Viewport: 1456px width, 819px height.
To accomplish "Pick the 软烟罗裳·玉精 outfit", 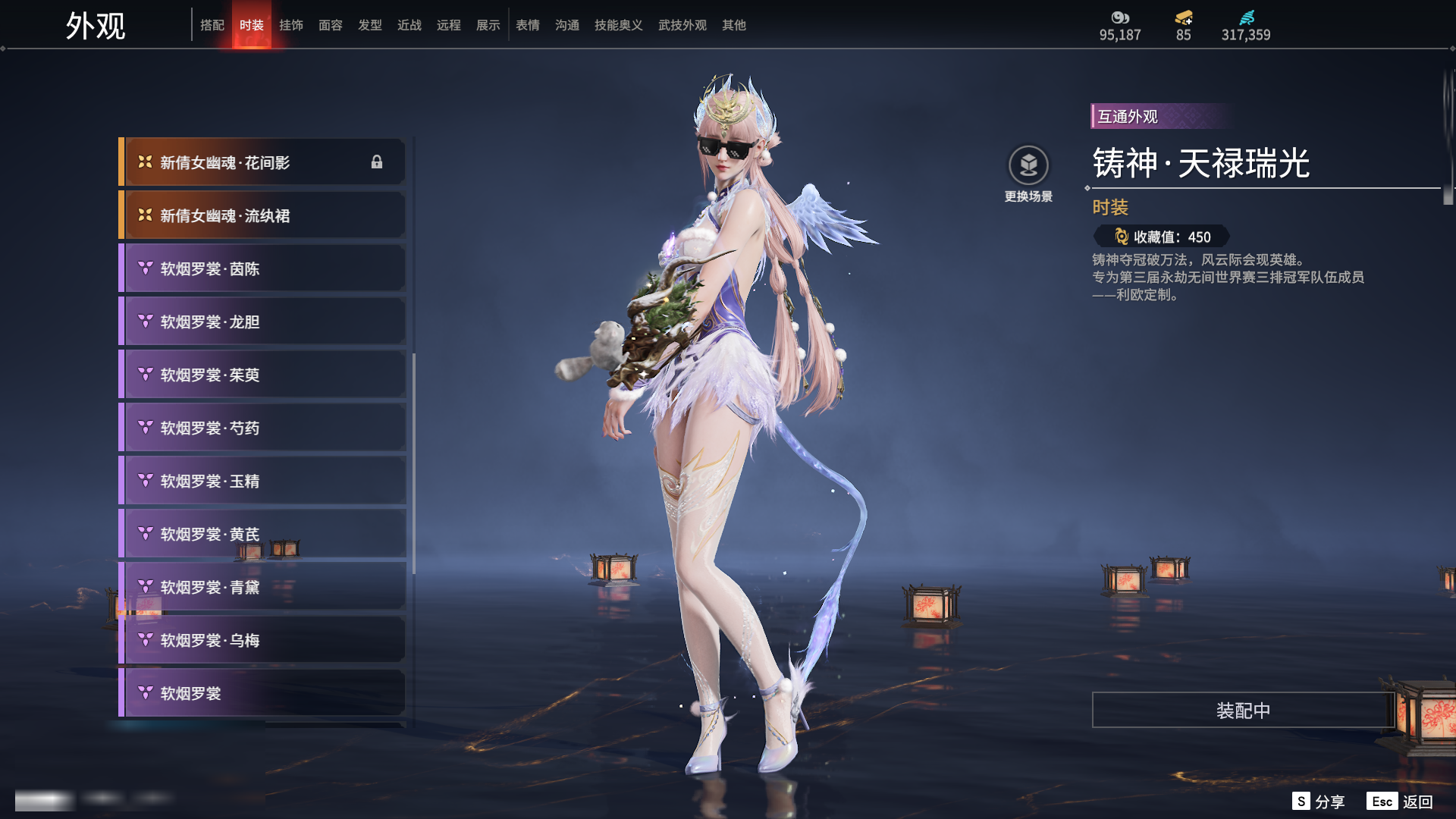I will click(262, 481).
